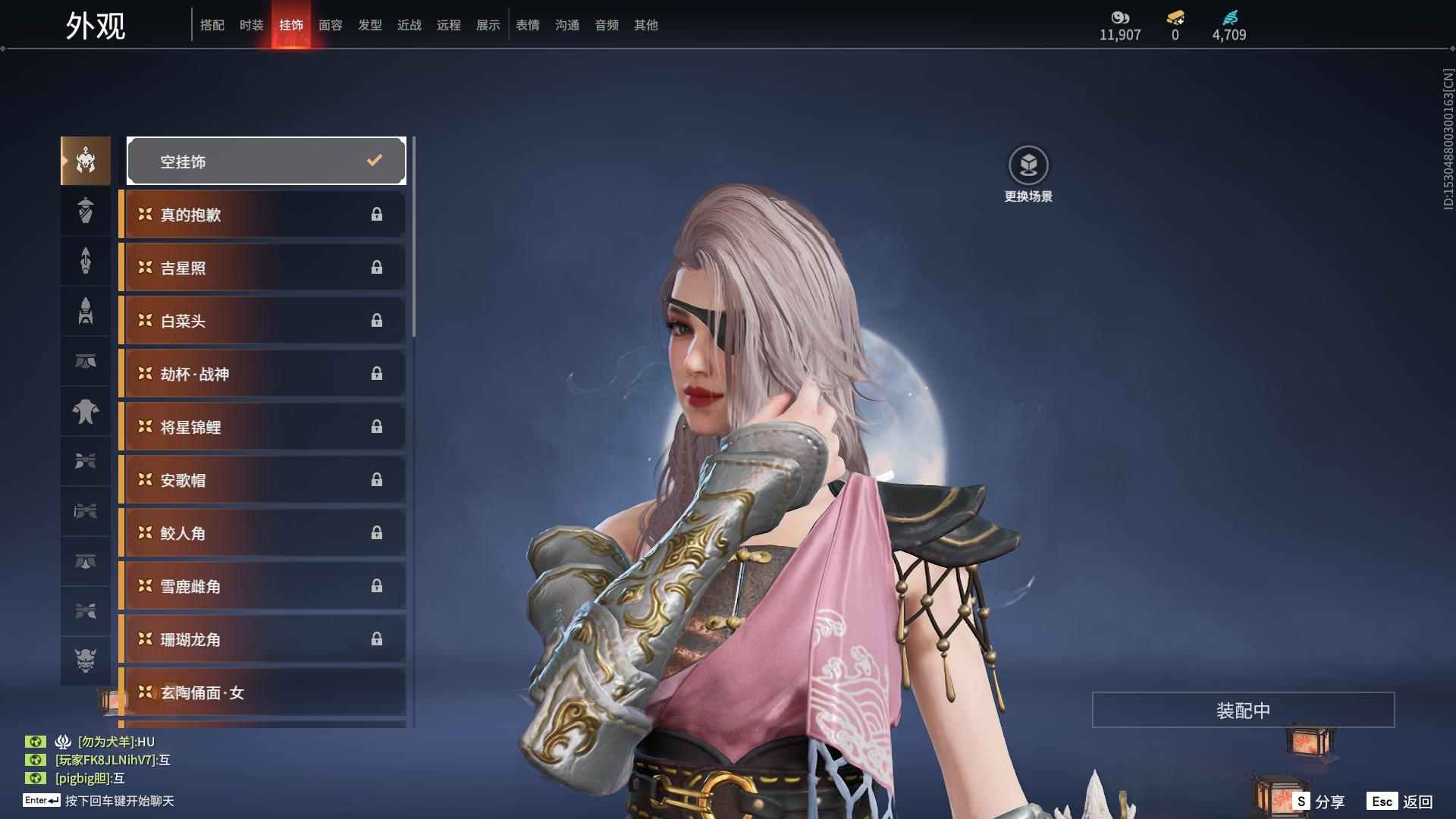Open the 其他 tab
Viewport: 1456px width, 819px height.
[645, 25]
